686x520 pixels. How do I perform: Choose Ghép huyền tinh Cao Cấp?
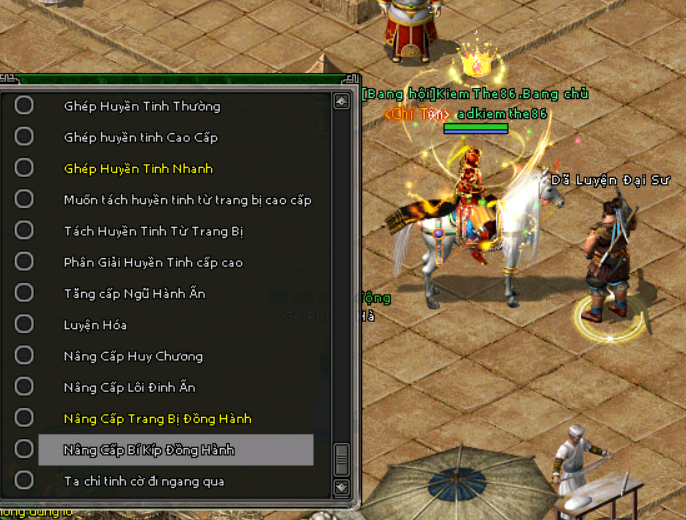pos(140,137)
